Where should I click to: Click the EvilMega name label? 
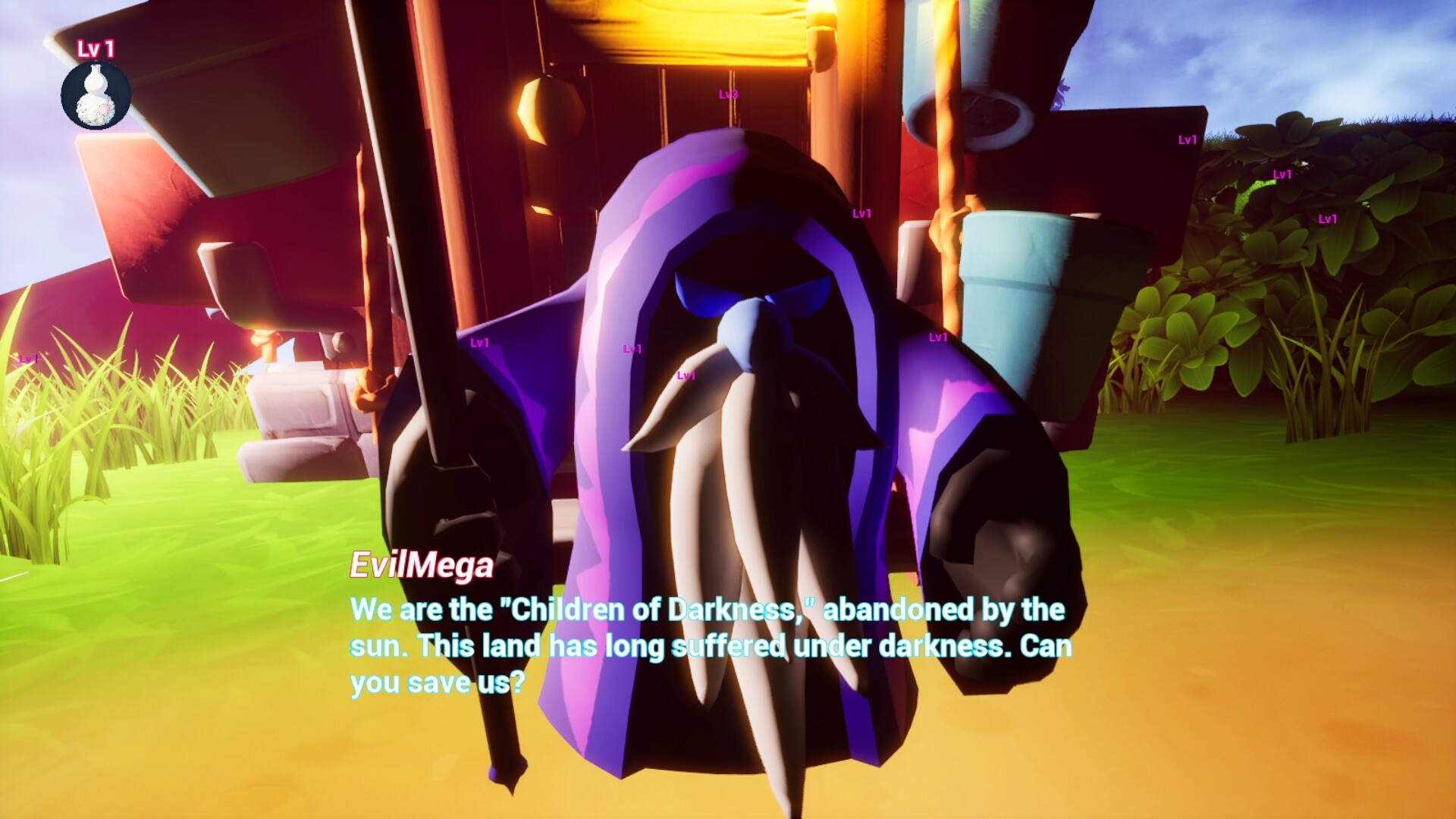point(421,566)
